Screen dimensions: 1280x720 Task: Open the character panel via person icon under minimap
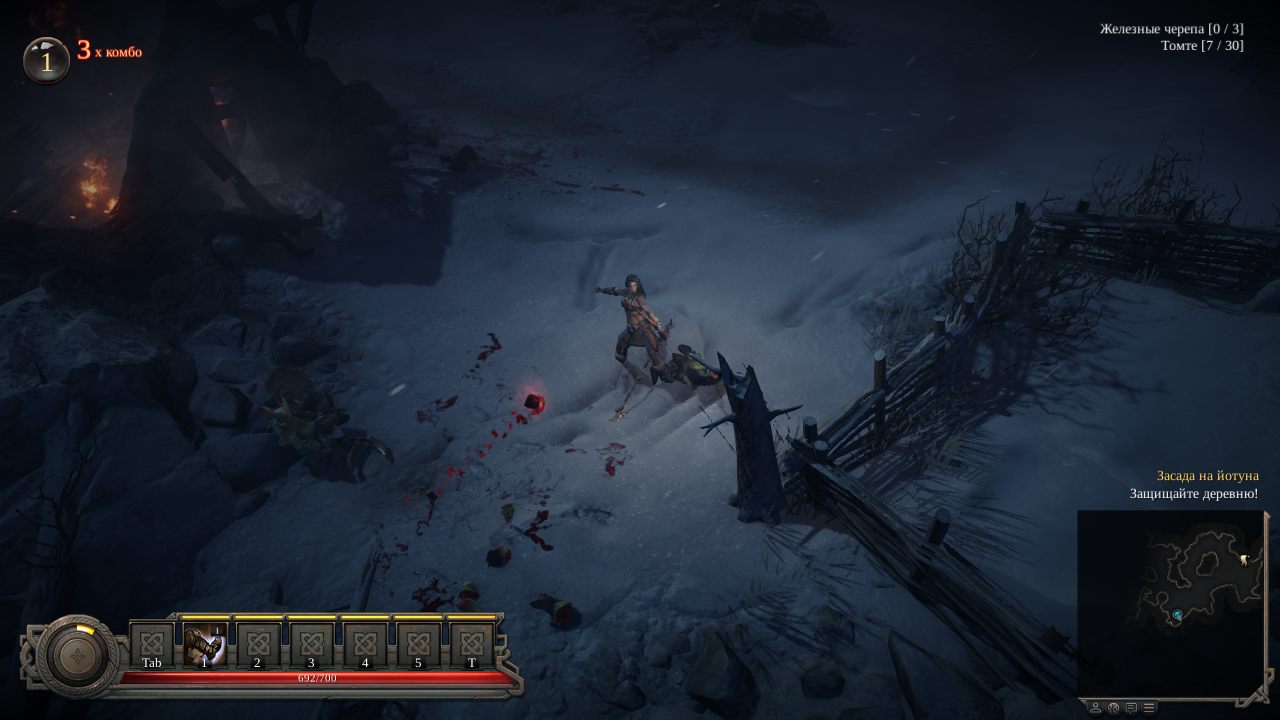(x=1096, y=707)
